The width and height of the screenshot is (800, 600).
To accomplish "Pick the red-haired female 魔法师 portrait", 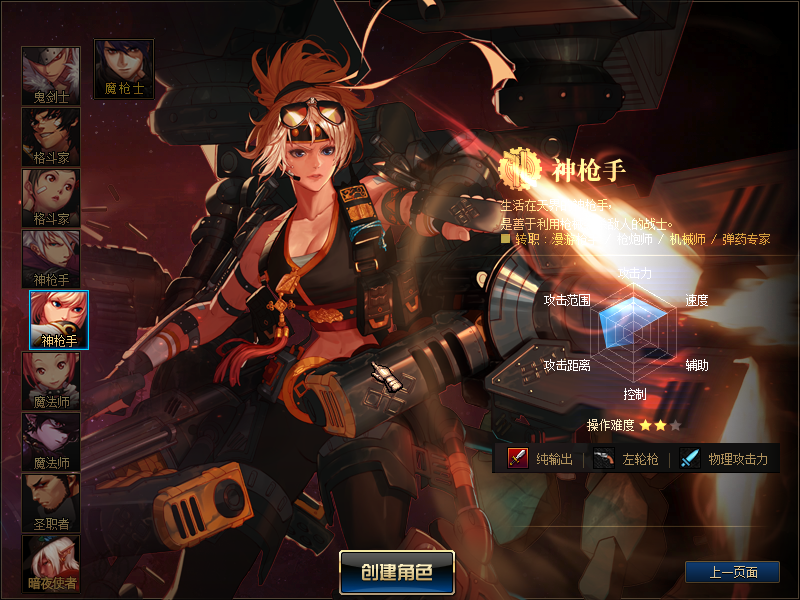I will (x=51, y=381).
